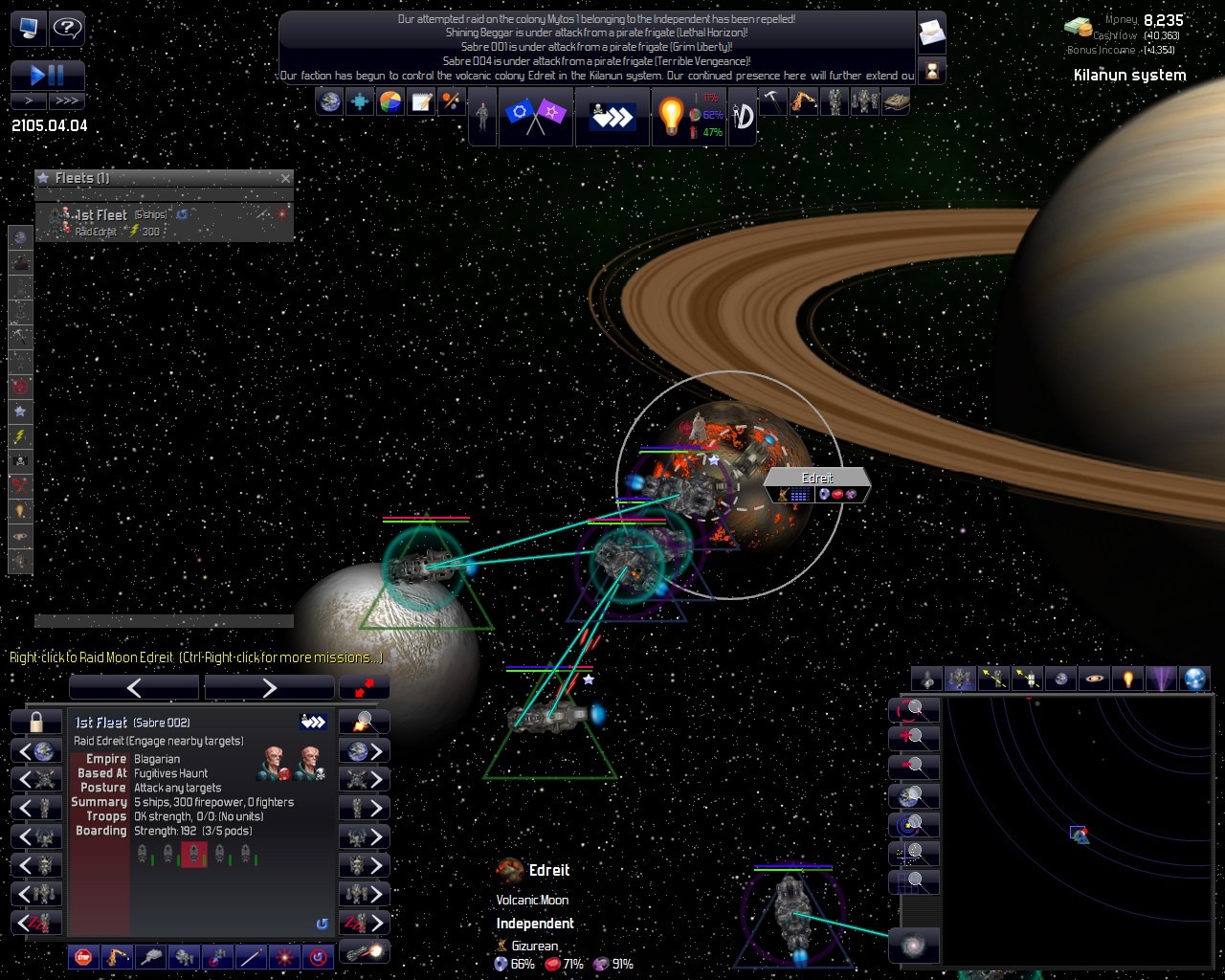This screenshot has width=1225, height=980.
Task: Select the highlighted red ship in fleet panel
Action: pos(194,854)
